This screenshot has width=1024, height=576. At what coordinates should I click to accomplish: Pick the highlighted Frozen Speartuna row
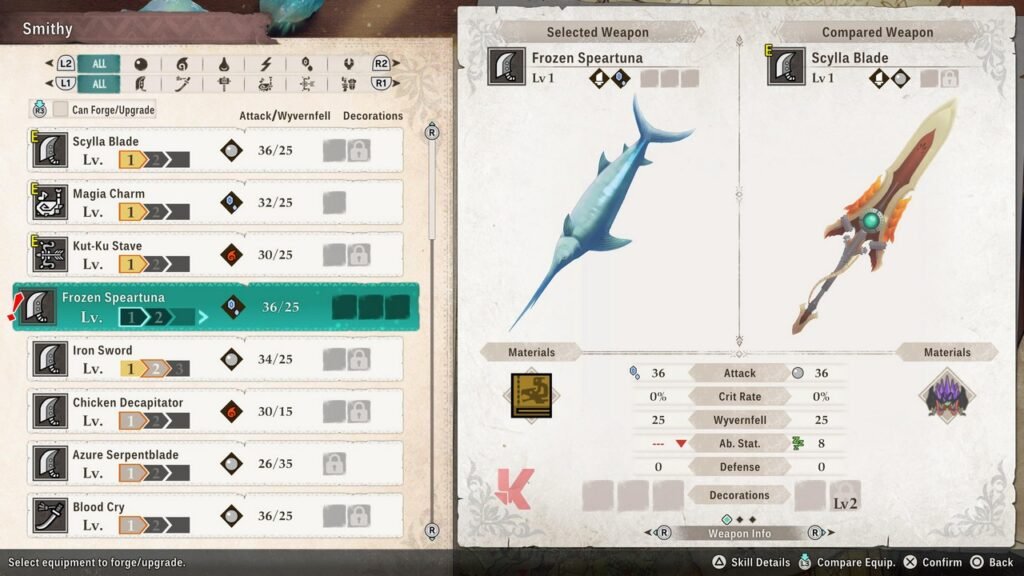tap(215, 306)
